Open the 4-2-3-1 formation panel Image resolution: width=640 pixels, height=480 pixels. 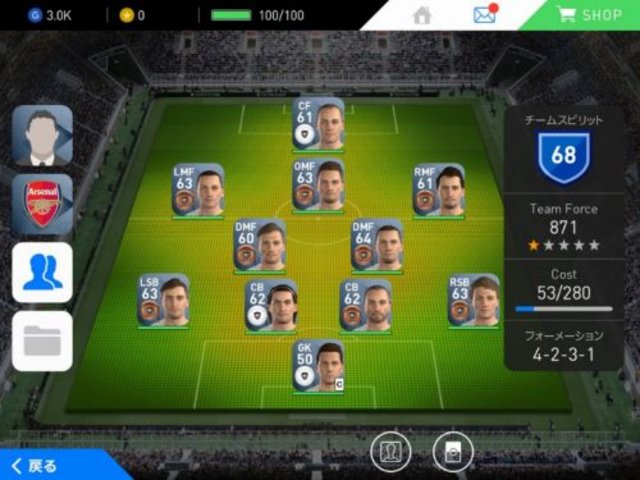[564, 346]
